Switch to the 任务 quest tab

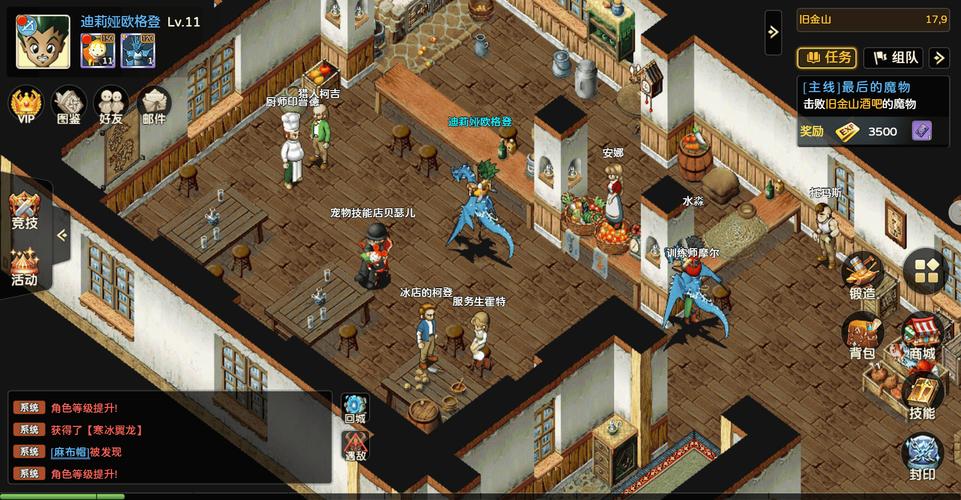click(826, 58)
